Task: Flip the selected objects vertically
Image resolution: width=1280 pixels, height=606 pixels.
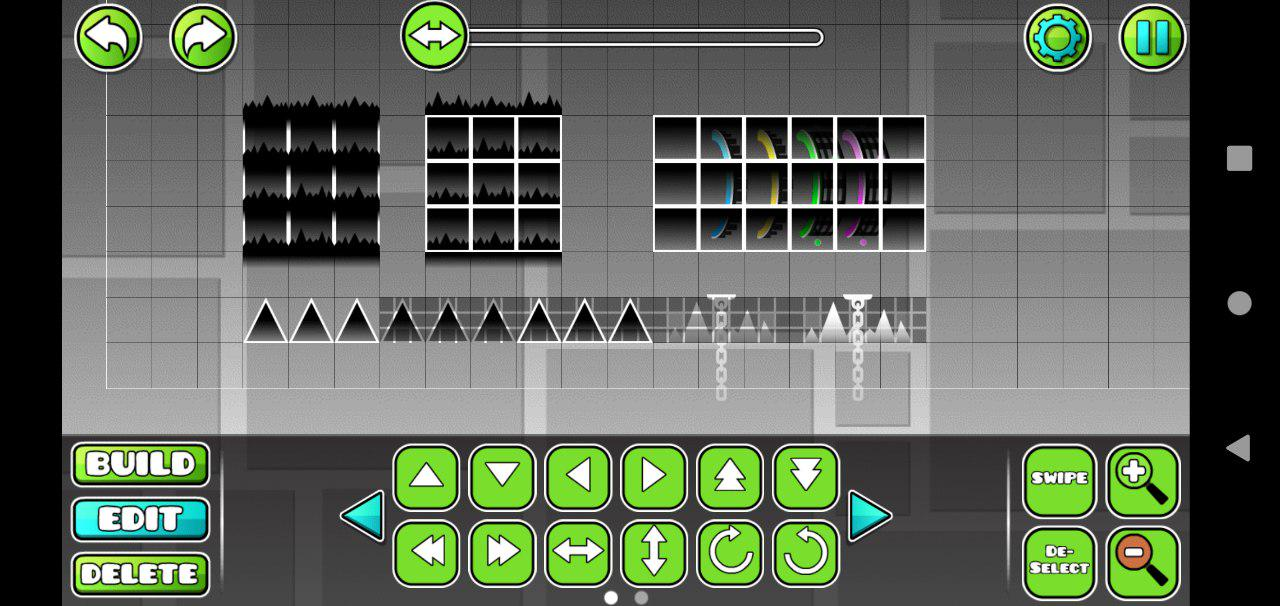Action: coord(654,552)
